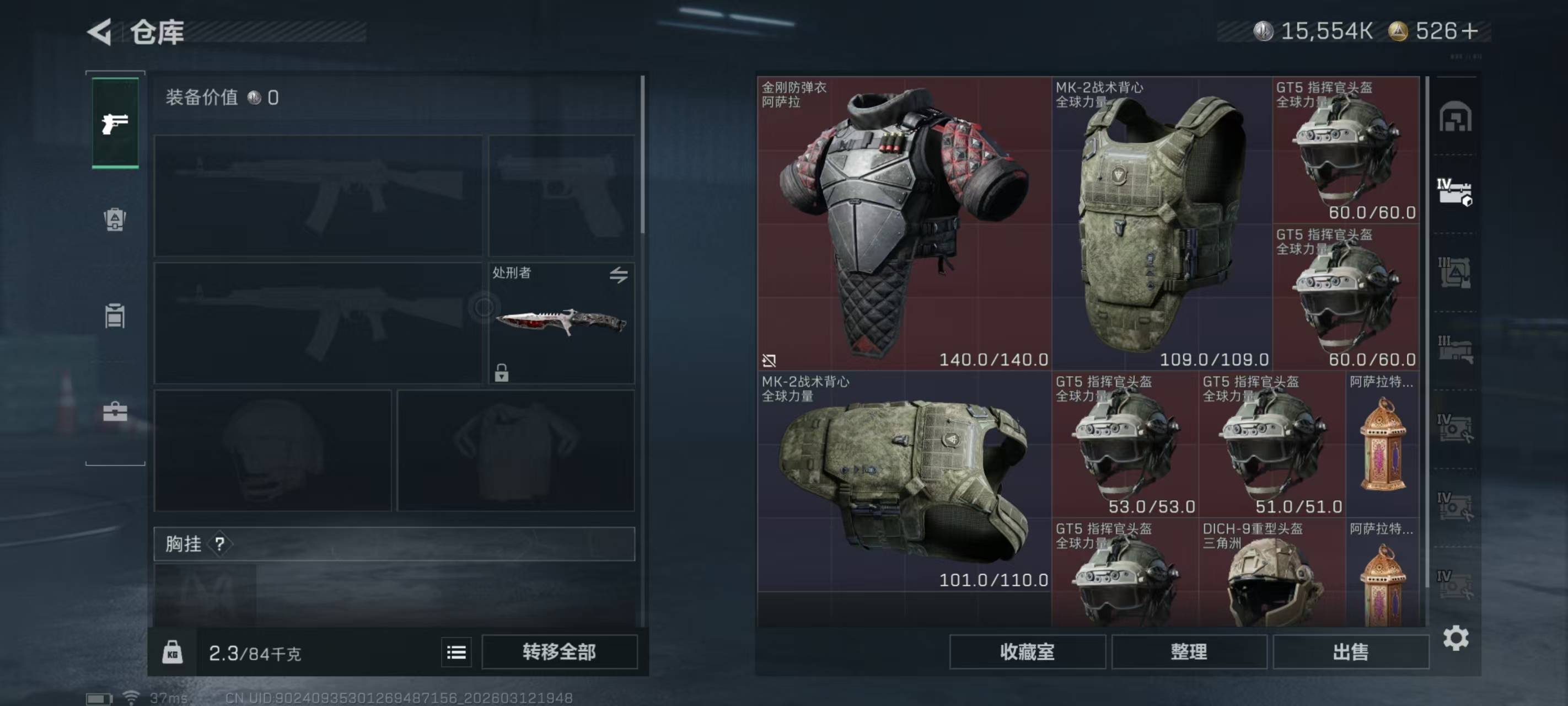Switch to the backpack tab

click(x=115, y=220)
